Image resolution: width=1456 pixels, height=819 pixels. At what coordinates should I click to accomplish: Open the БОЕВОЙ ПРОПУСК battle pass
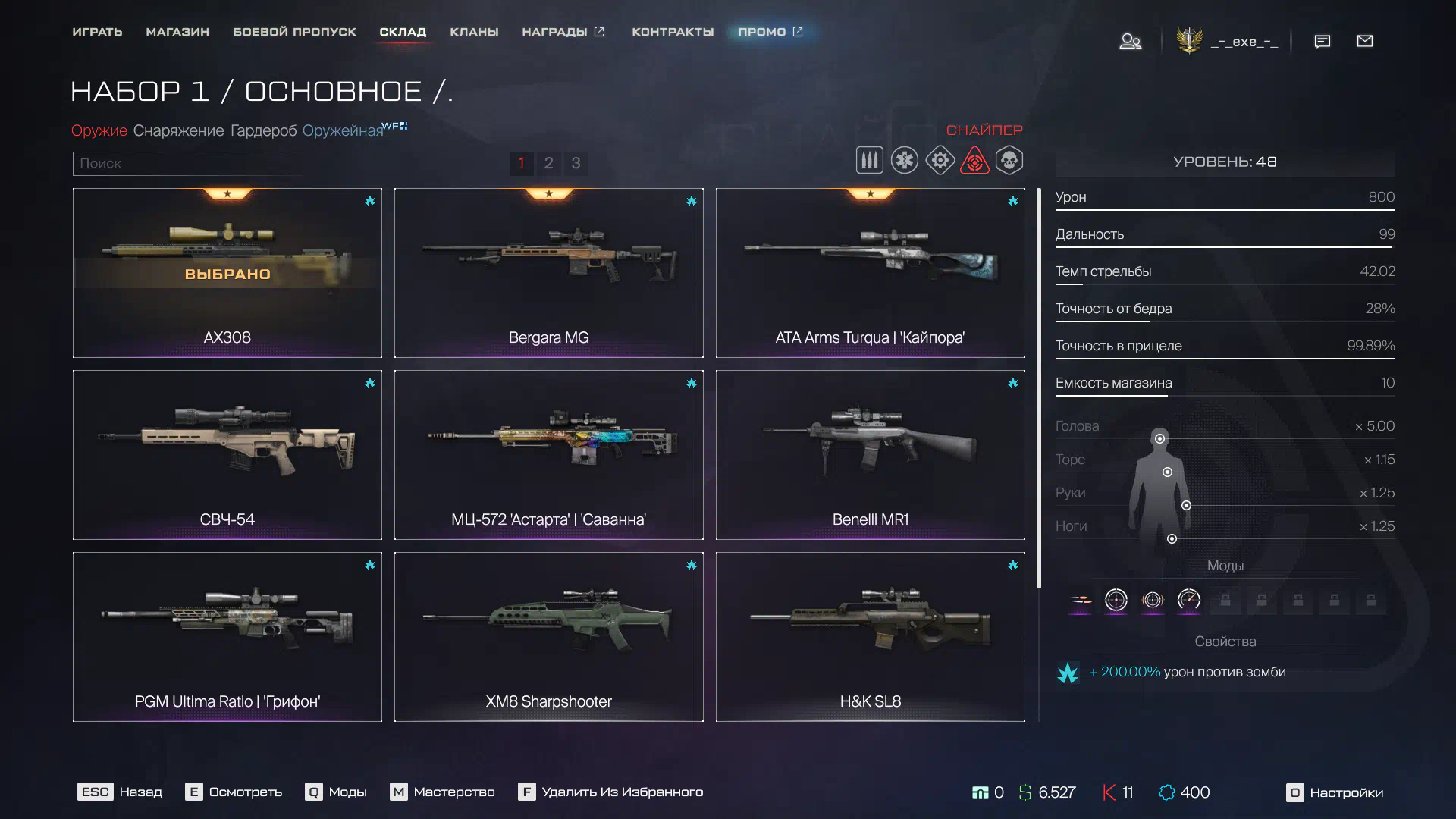click(294, 32)
